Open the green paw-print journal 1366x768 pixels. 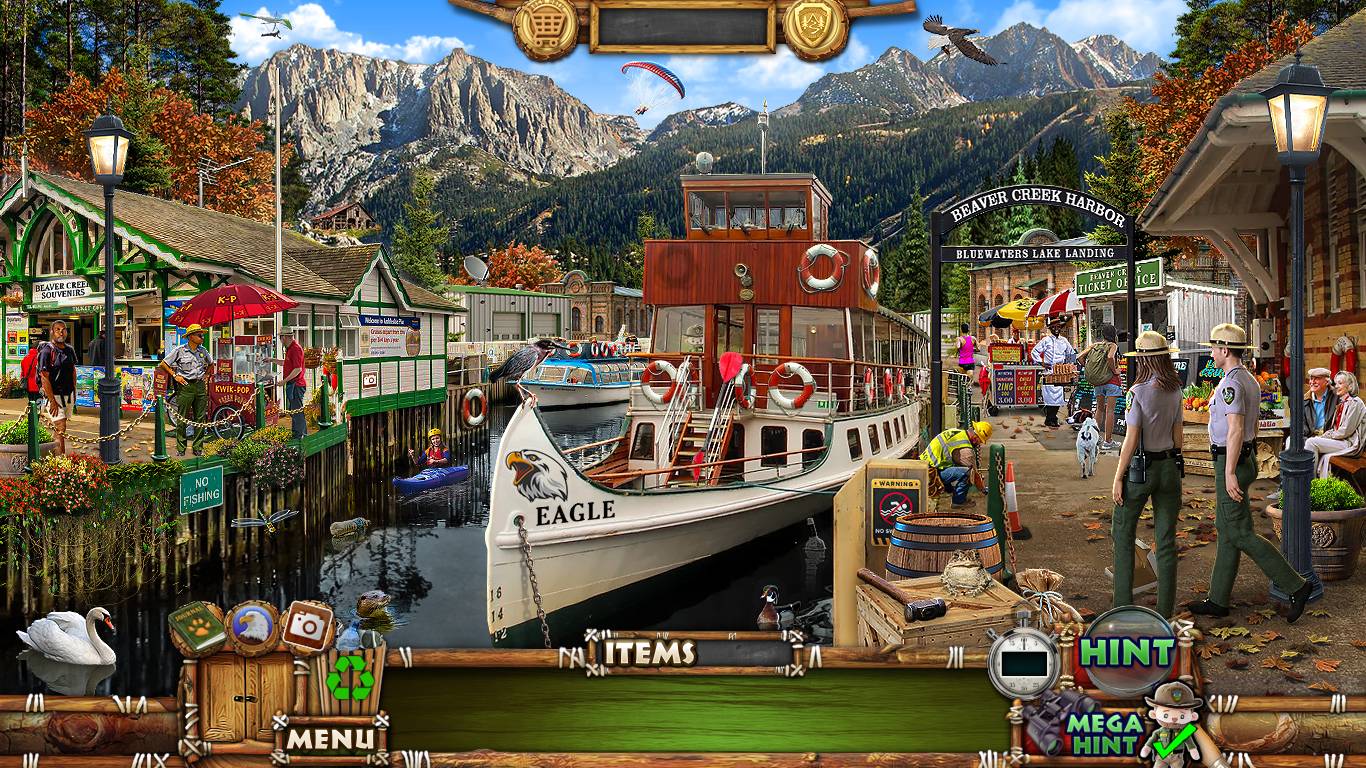tap(197, 628)
